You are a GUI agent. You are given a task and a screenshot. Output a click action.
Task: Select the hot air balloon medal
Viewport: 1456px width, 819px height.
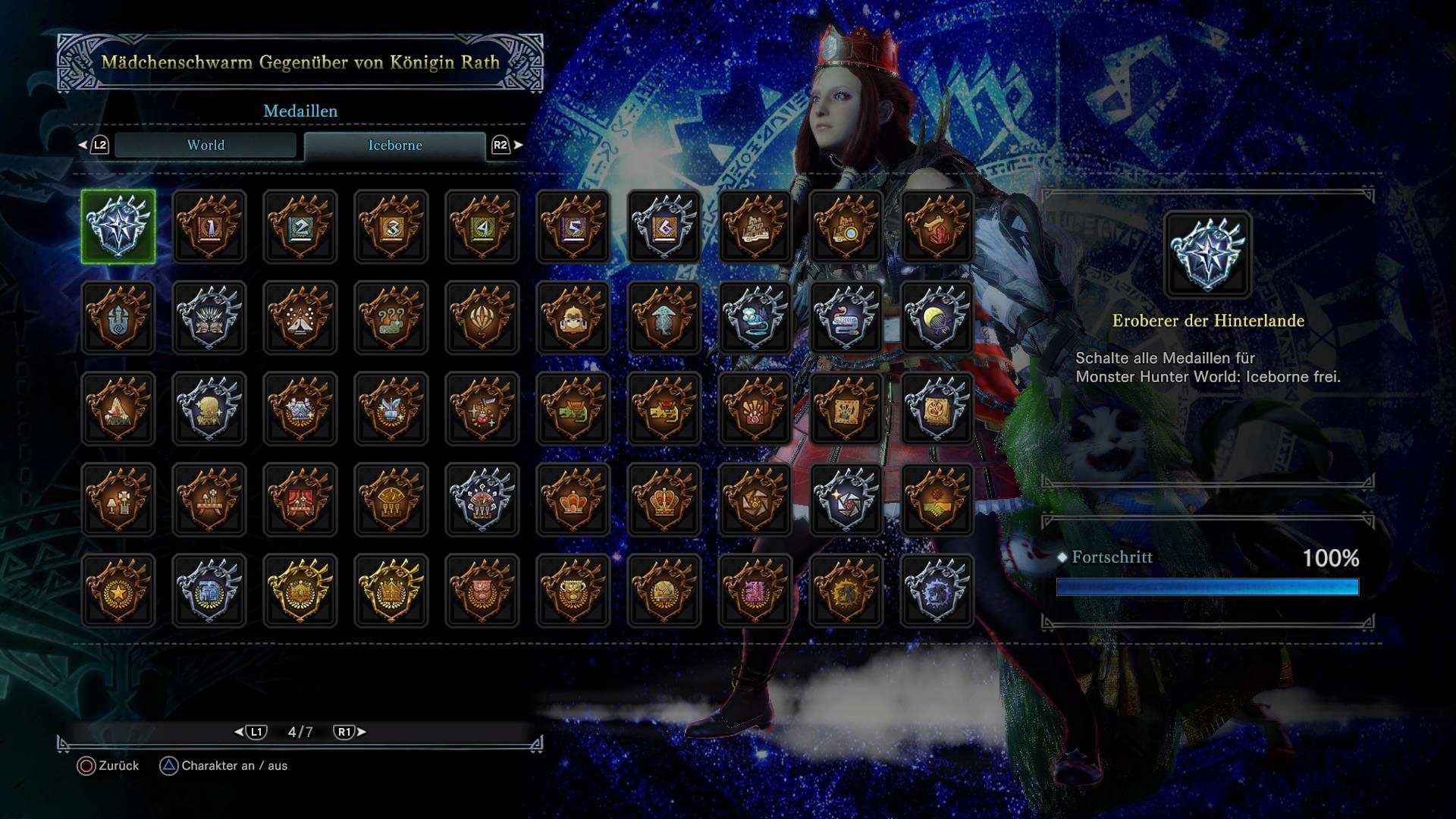(482, 318)
